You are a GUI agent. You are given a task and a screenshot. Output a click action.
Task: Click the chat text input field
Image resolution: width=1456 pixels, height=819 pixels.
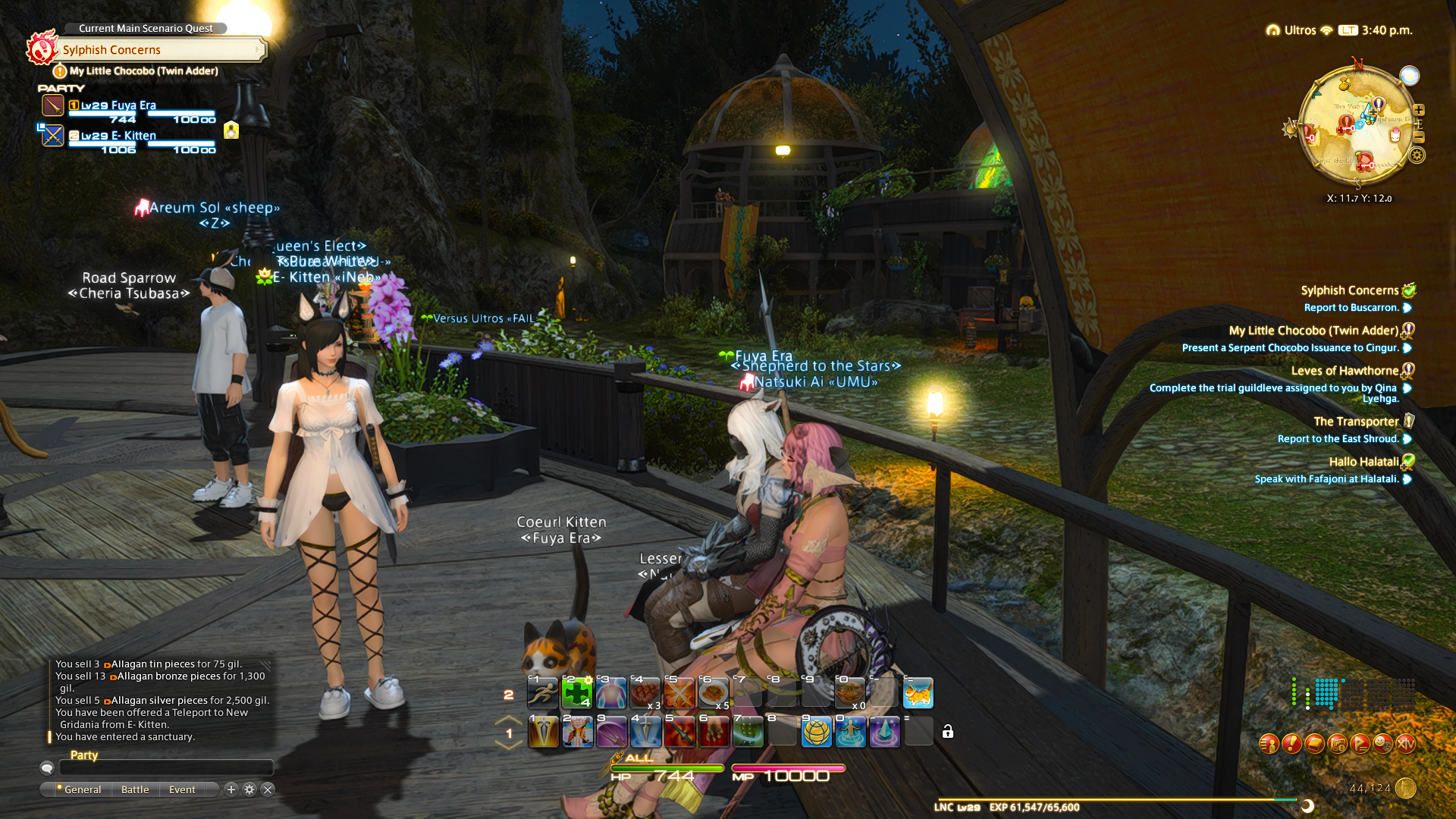click(x=165, y=768)
